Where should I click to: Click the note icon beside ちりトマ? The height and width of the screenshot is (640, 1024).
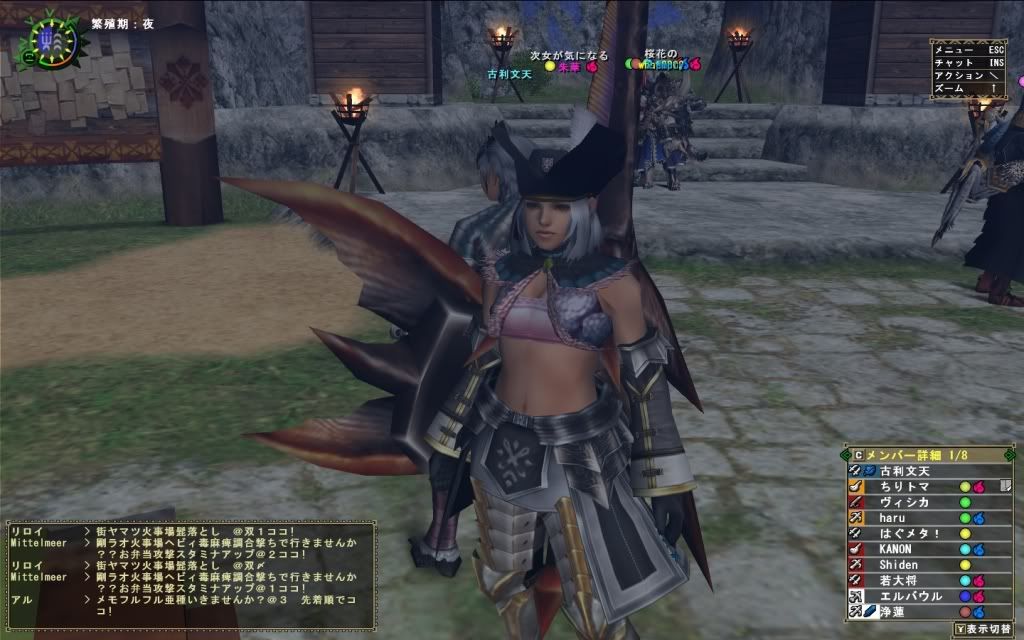[1005, 486]
